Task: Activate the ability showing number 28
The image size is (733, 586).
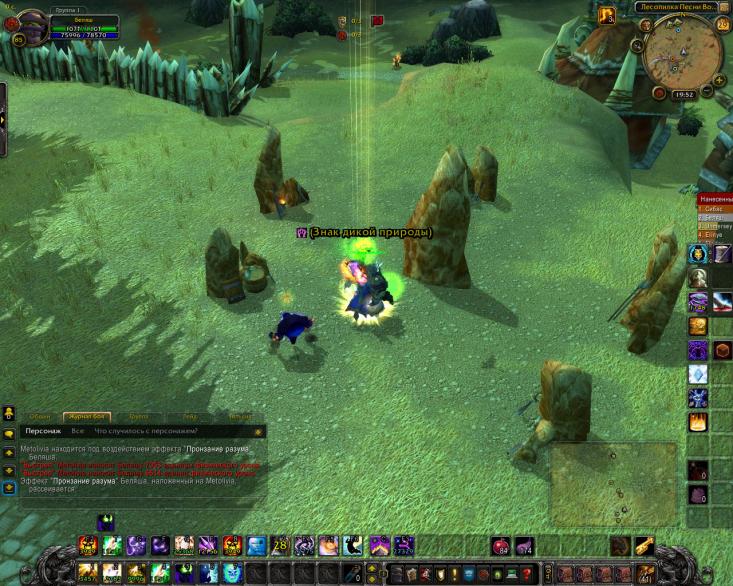Action: coord(281,546)
